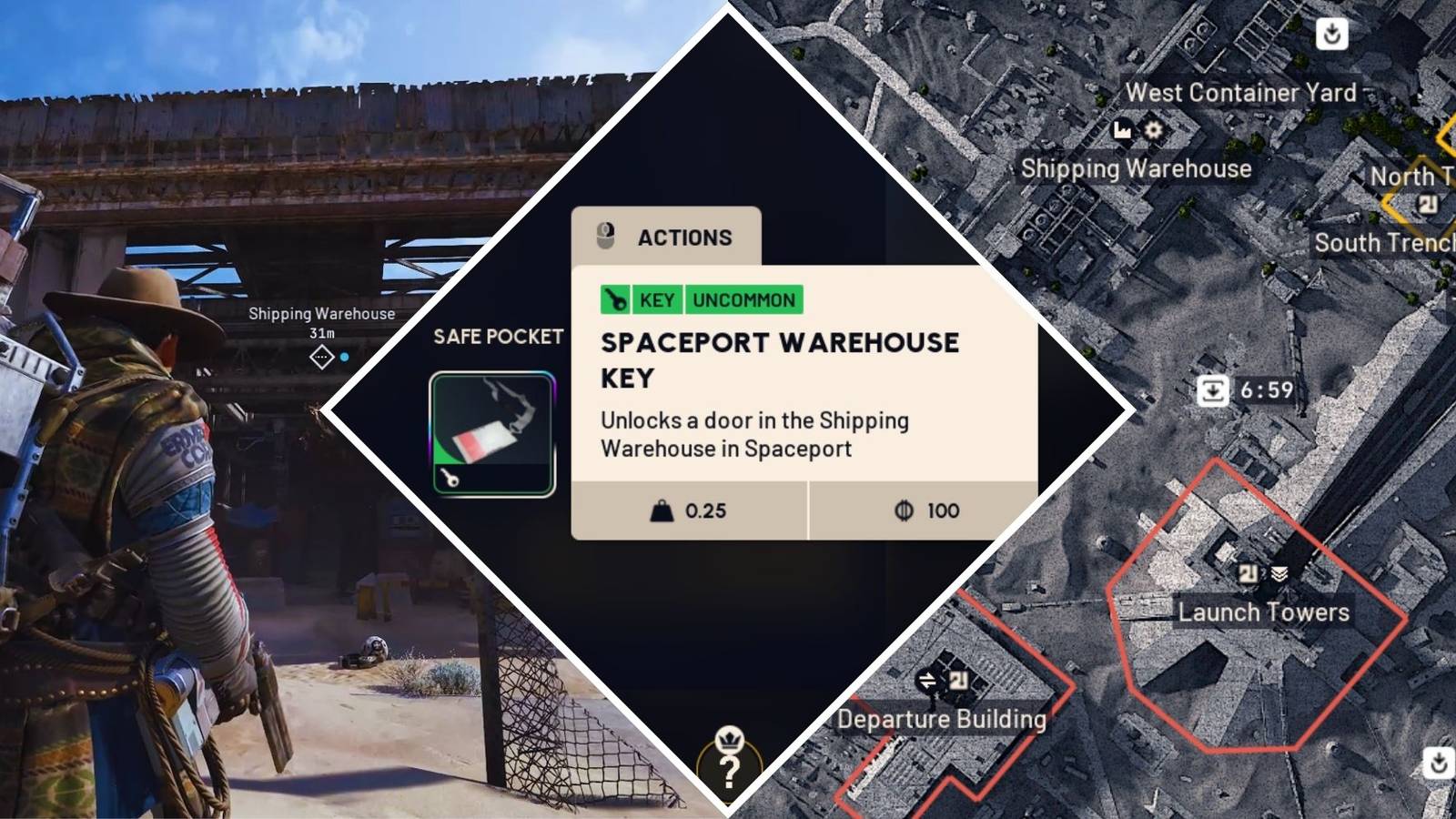Select the chevron stack icon at Launch Towers
The image size is (1456, 819).
pos(1279,572)
